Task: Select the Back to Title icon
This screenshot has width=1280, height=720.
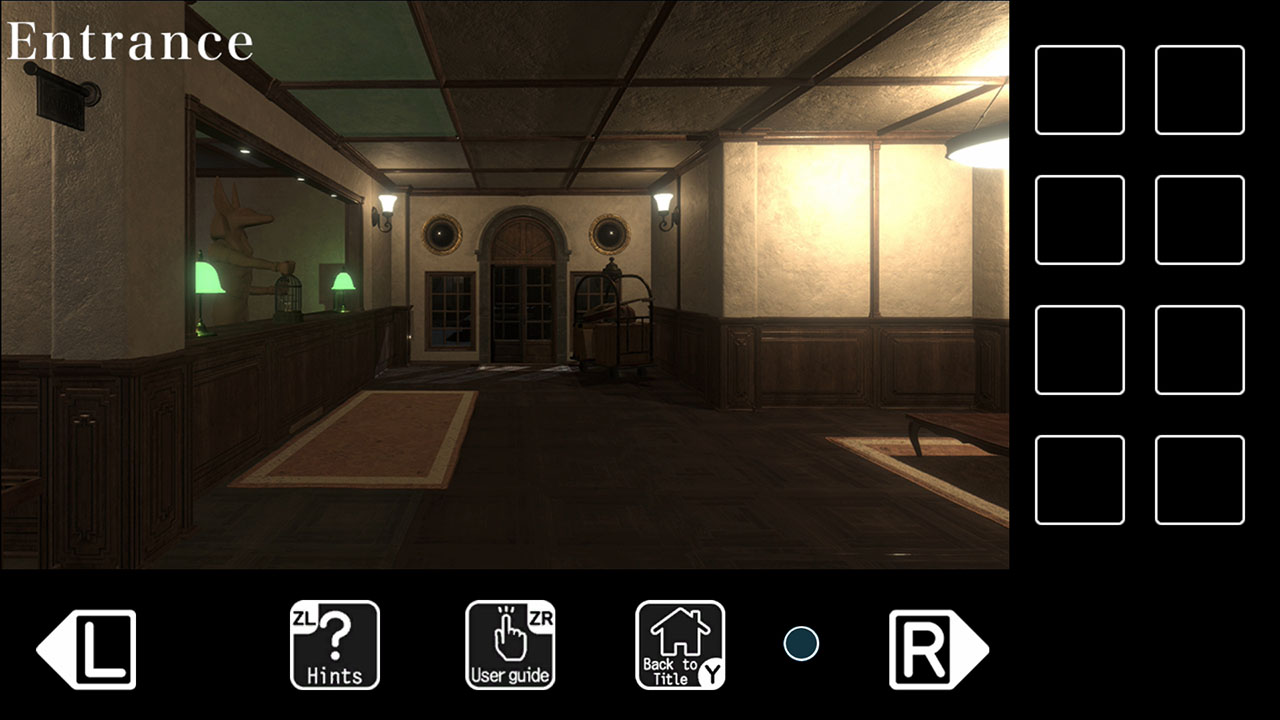Action: [x=679, y=645]
